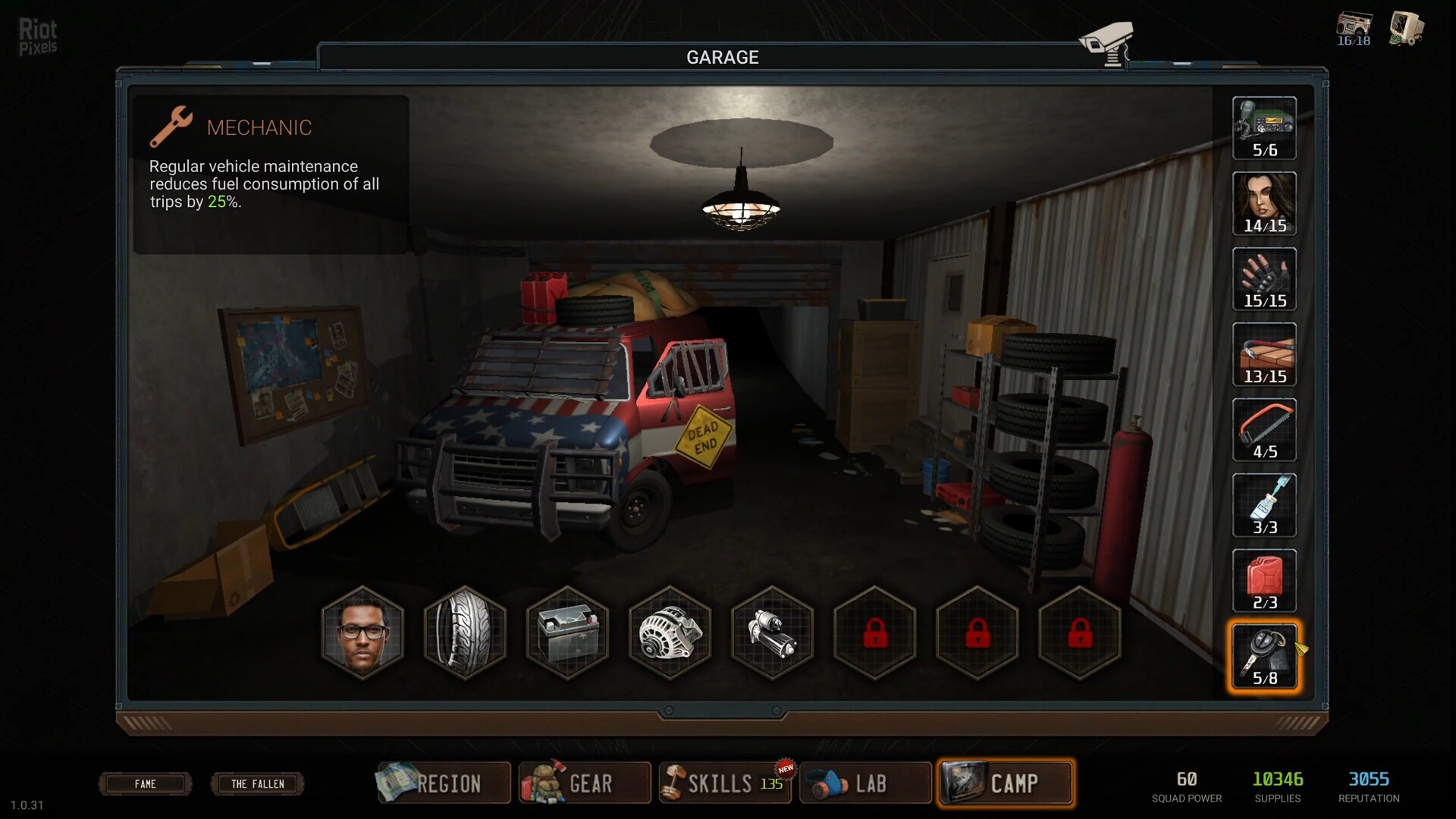View The Fallen list
Viewport: 1456px width, 819px height.
(x=257, y=783)
